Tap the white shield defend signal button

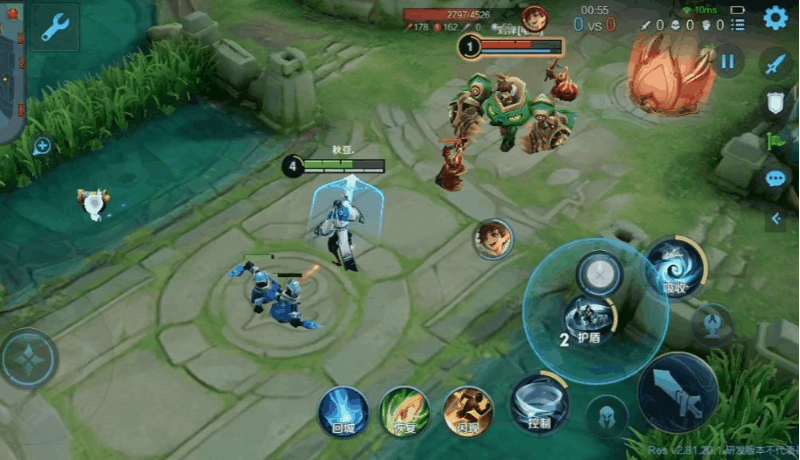click(775, 101)
